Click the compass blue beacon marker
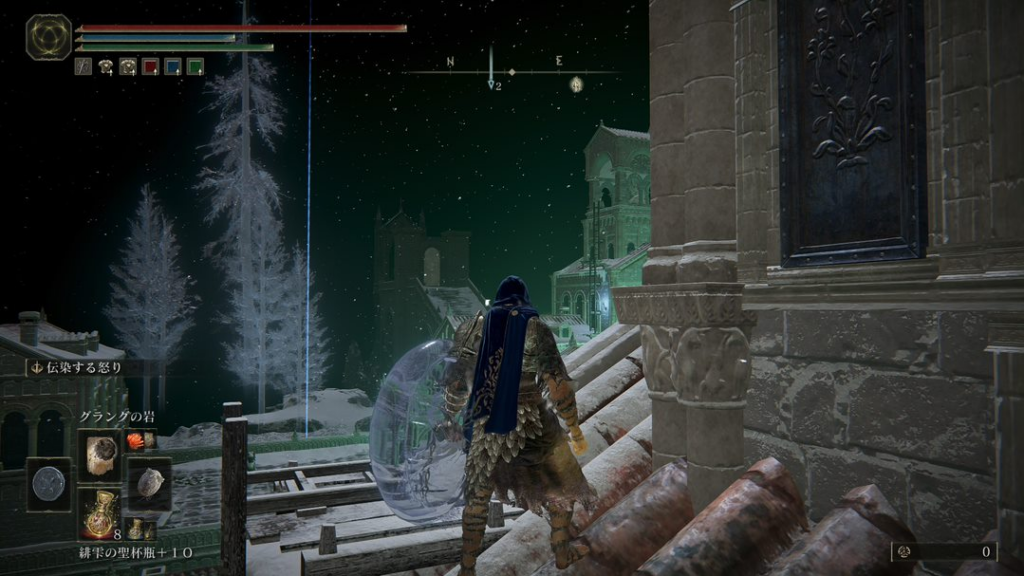This screenshot has width=1024, height=576. click(x=492, y=84)
